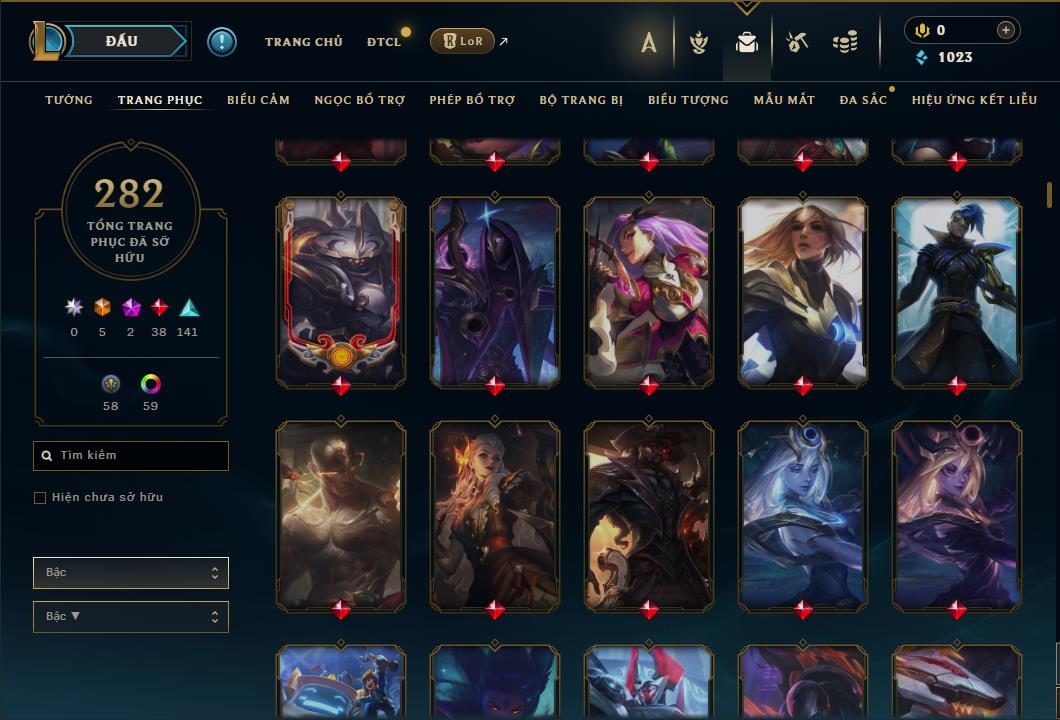
Task: Open the BIỂU TƯỢNG tab
Action: (688, 100)
